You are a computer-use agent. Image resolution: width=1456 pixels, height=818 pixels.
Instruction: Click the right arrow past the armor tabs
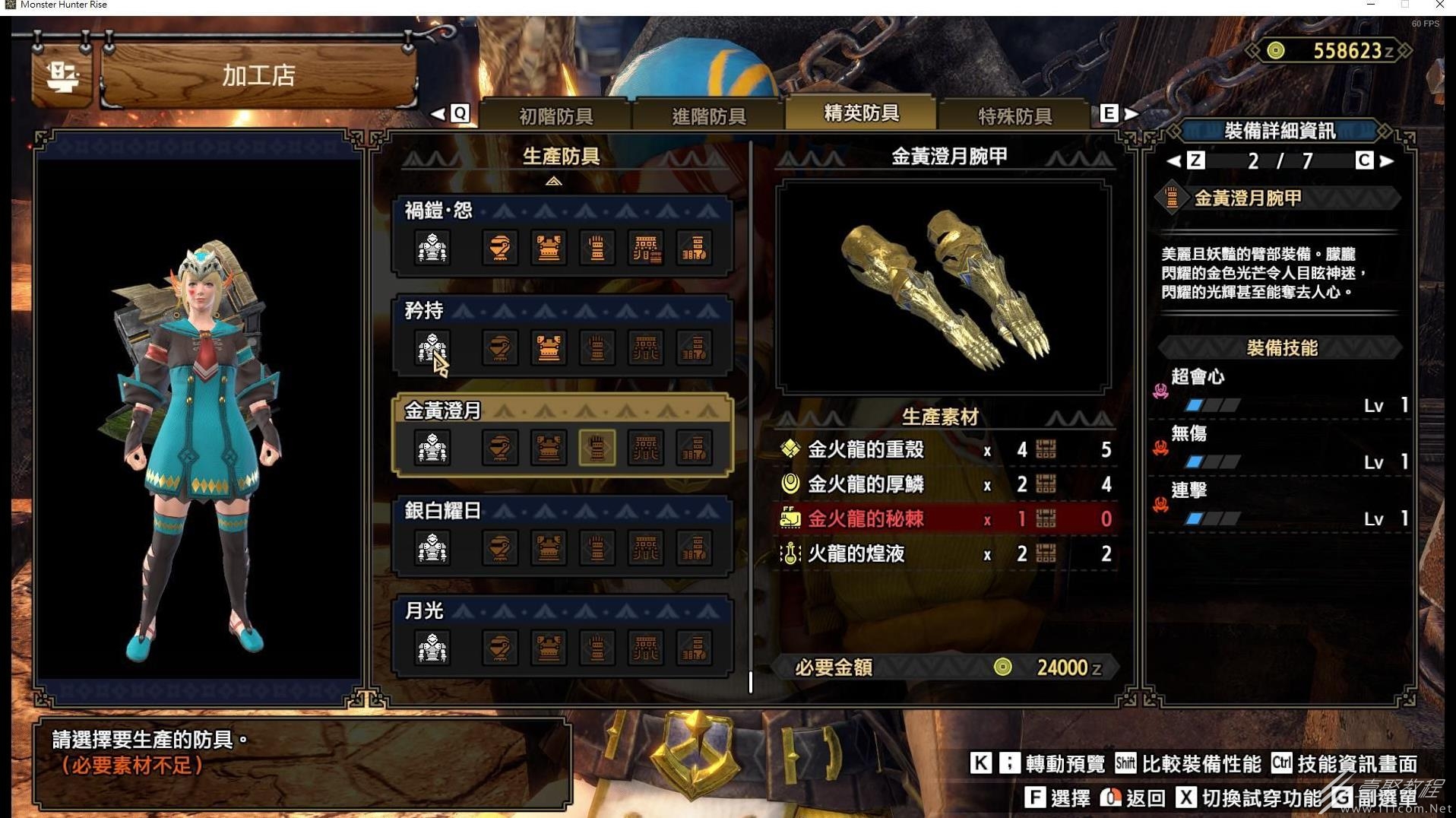coord(1132,114)
